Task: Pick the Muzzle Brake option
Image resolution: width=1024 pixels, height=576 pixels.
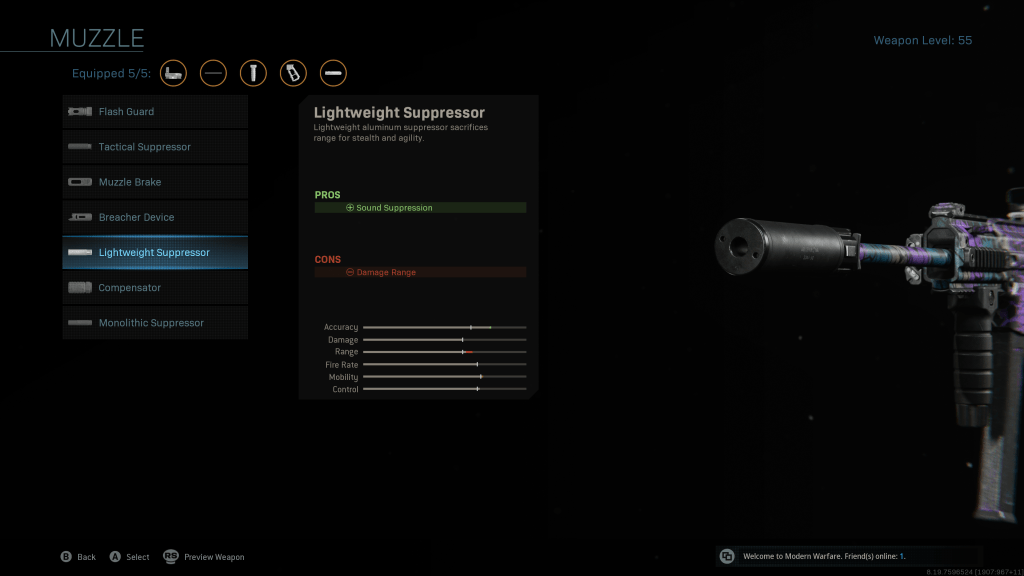Action: (155, 182)
